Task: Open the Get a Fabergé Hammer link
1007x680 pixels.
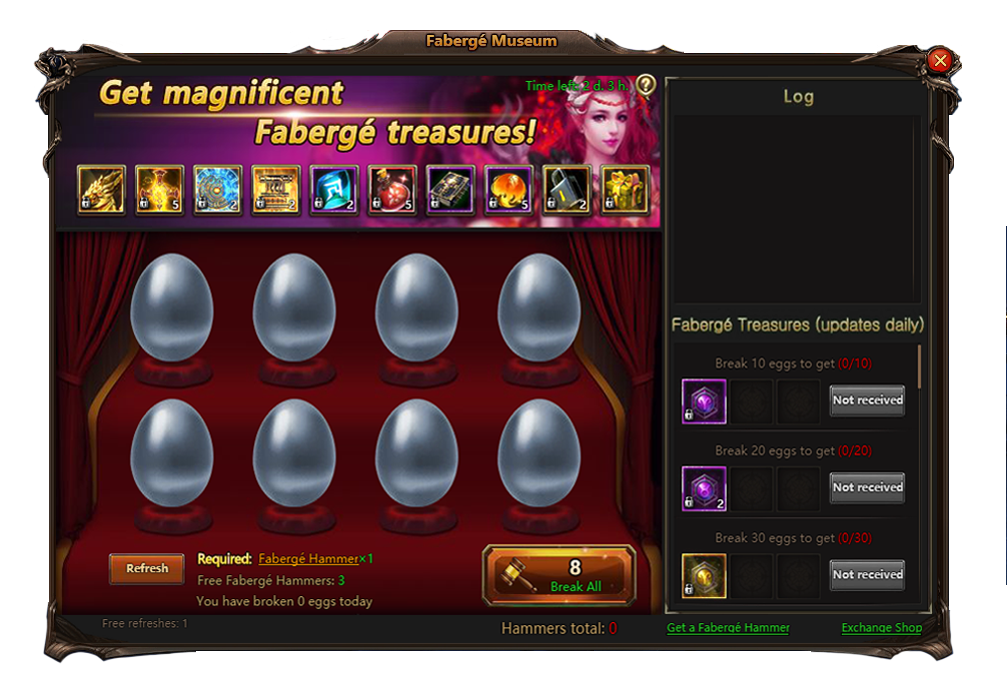Action: [x=728, y=628]
